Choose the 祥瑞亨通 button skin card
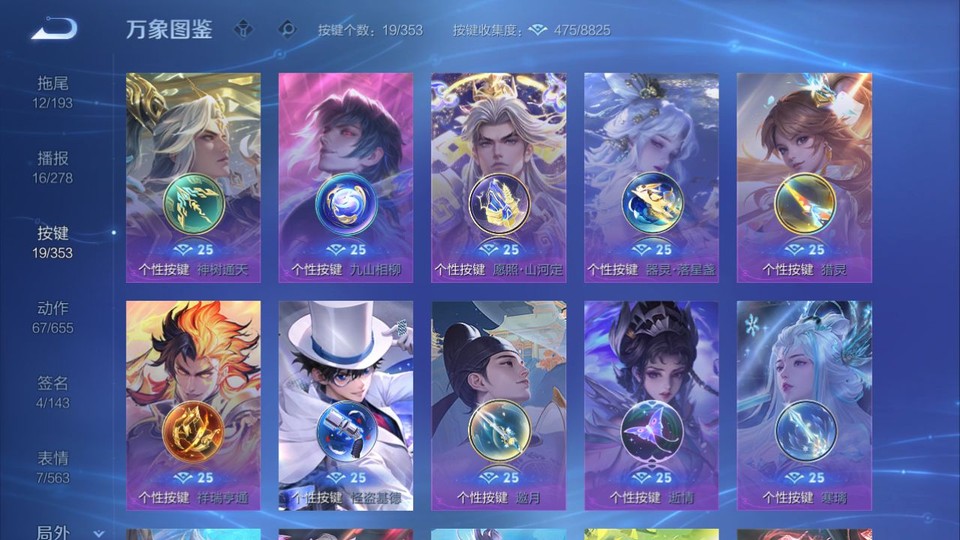The height and width of the screenshot is (540, 960). click(193, 405)
